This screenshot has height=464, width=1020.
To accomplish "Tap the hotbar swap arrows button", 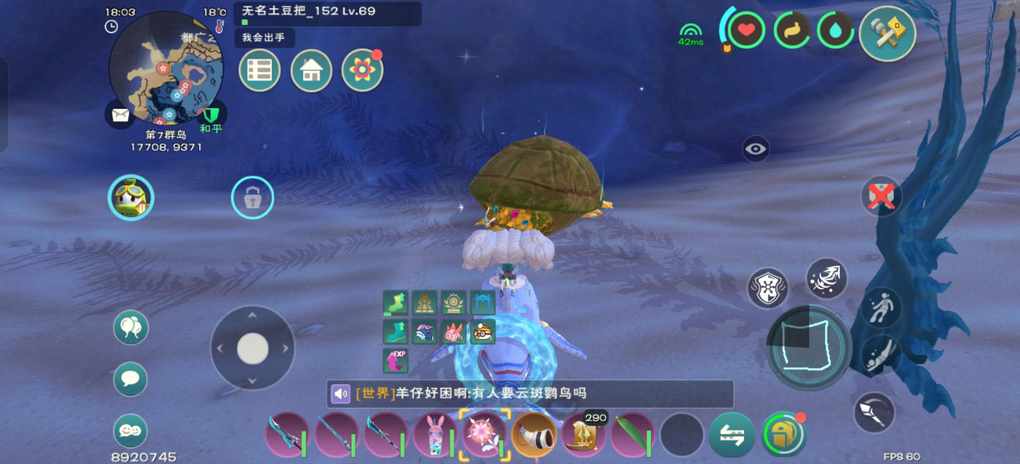I will (732, 435).
